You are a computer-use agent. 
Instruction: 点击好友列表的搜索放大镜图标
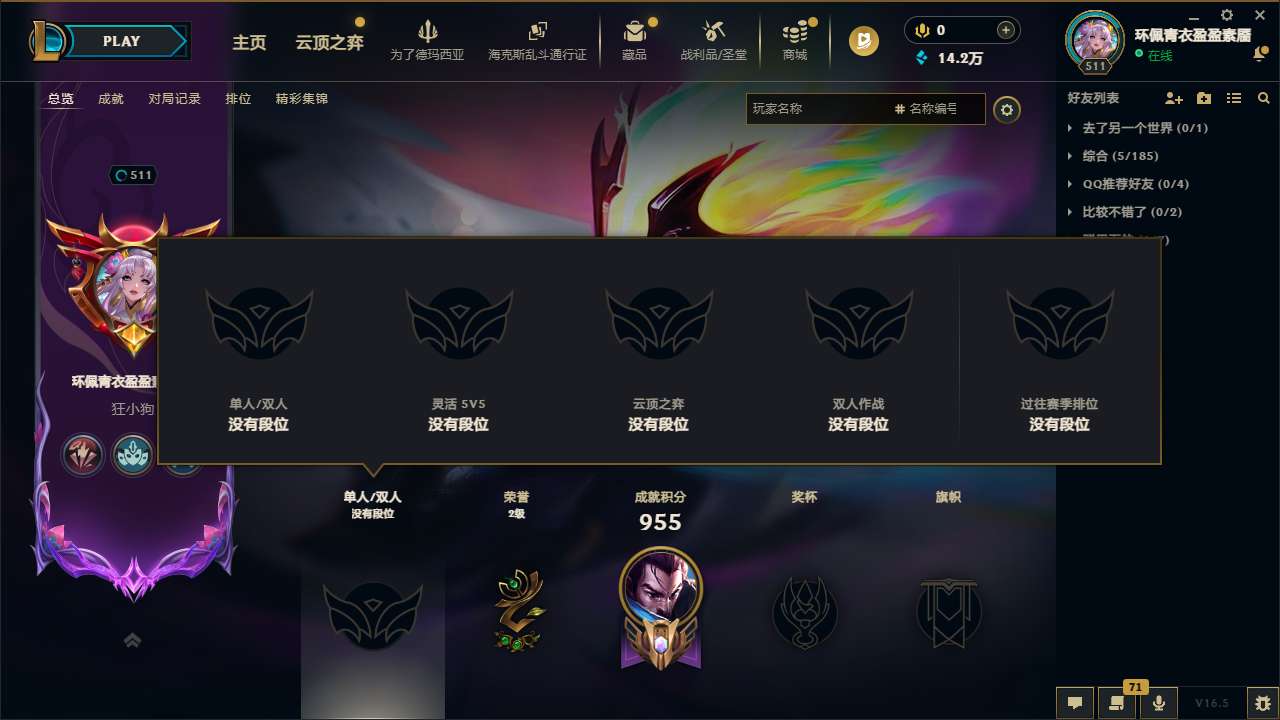(1263, 98)
